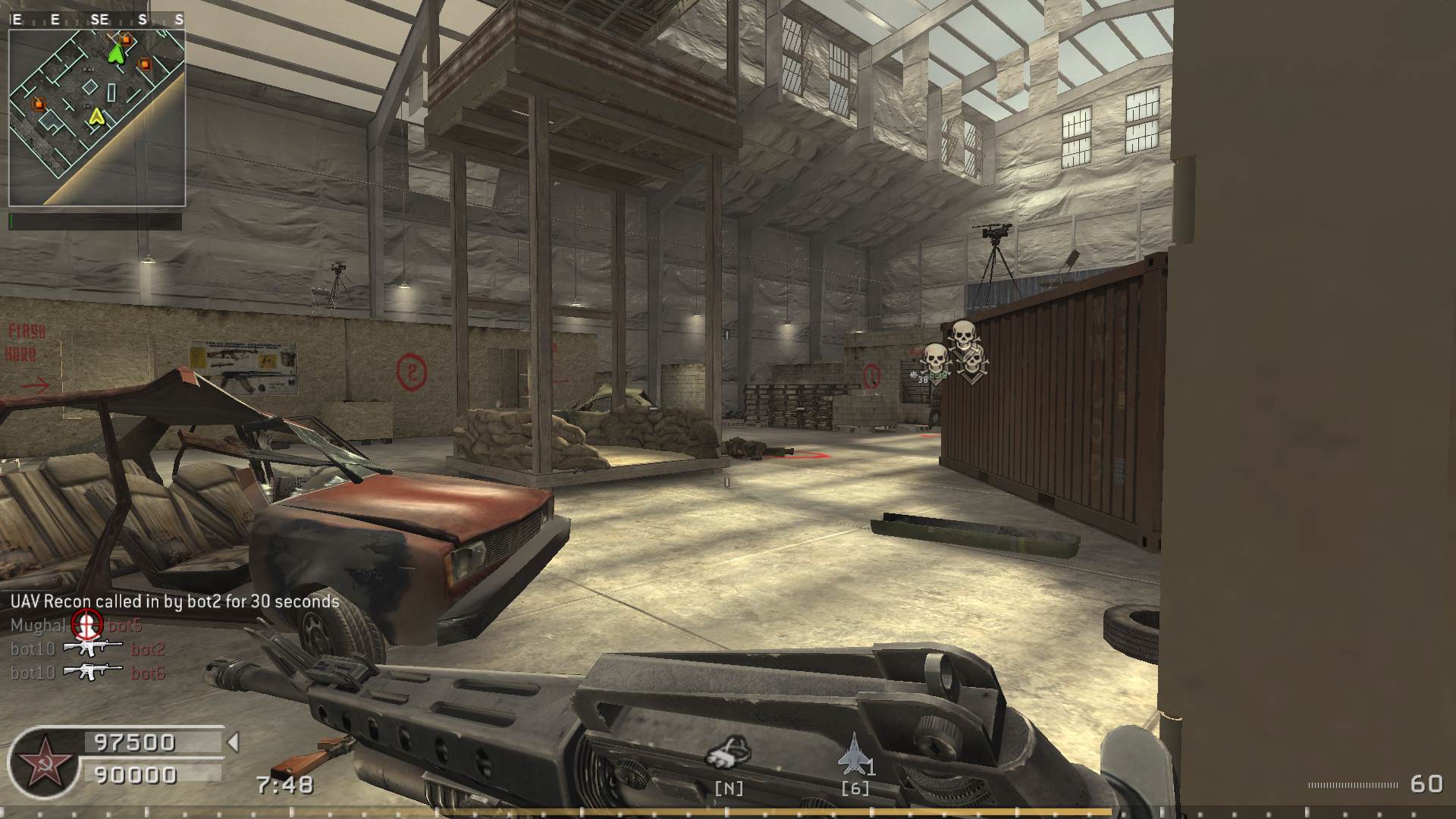Click the headshot icon in the kill feed
The image size is (1456, 819).
coord(86,625)
